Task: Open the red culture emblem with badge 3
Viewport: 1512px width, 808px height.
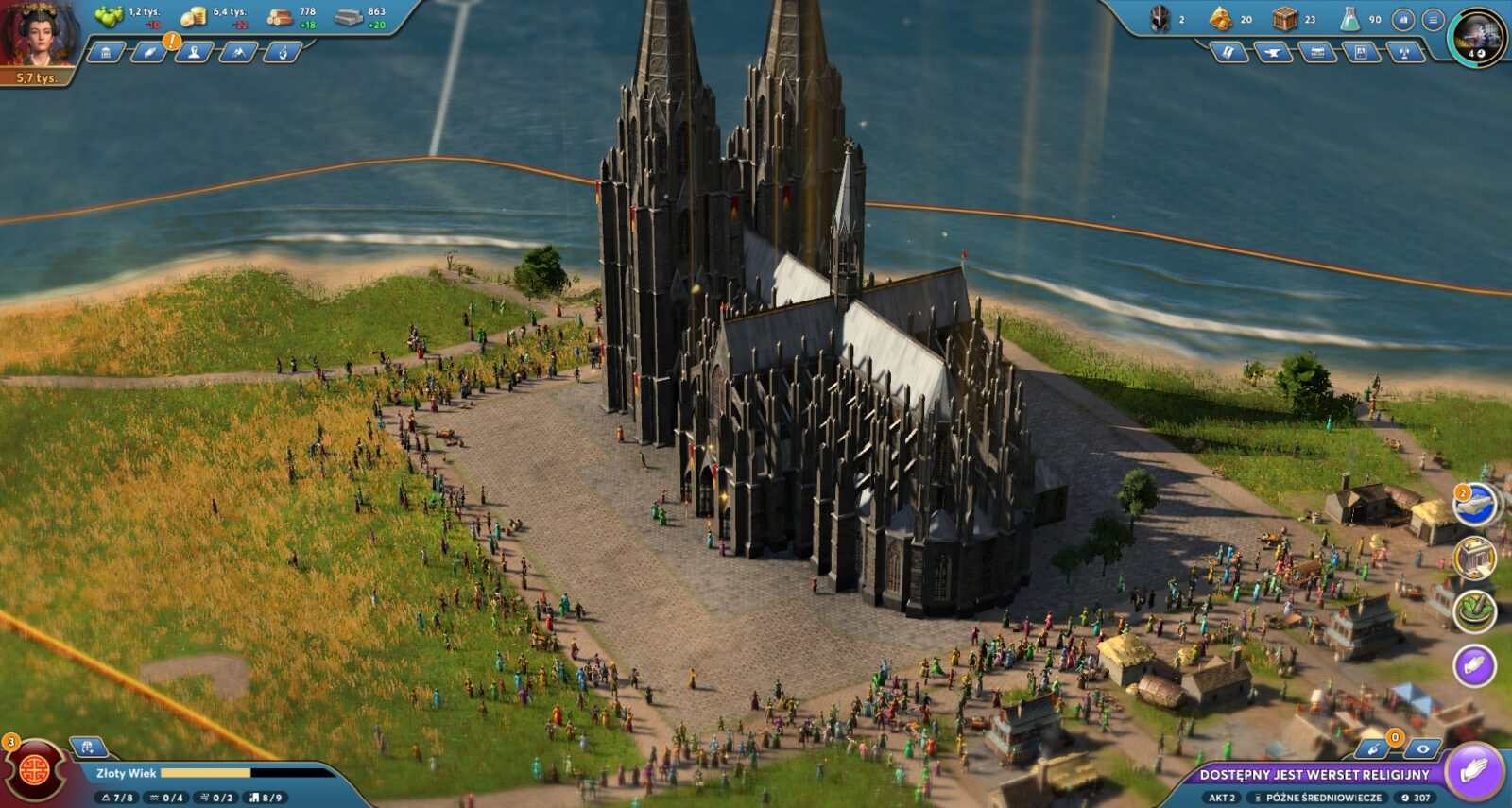Action: [35, 768]
